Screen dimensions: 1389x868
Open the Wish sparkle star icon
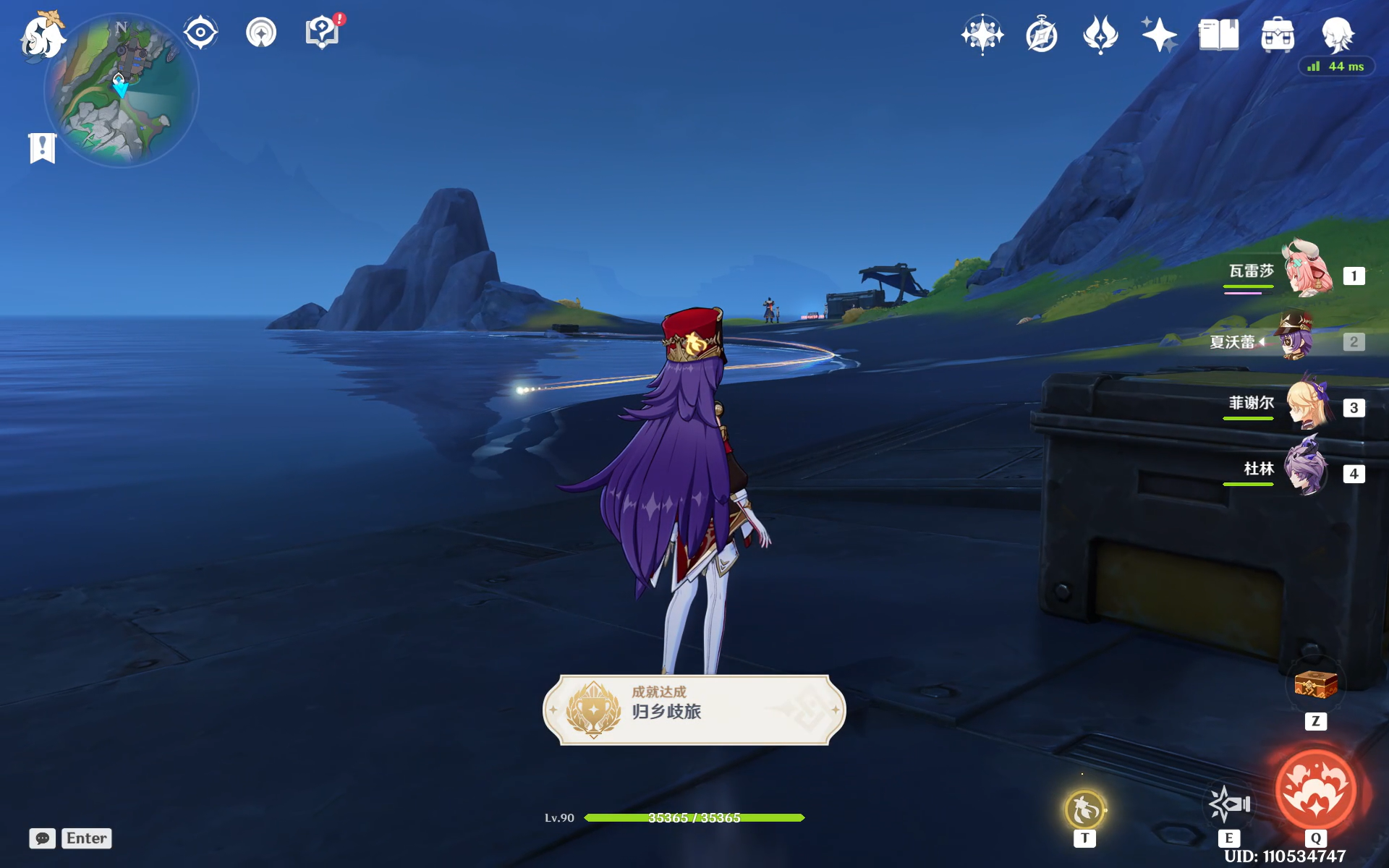click(1159, 35)
